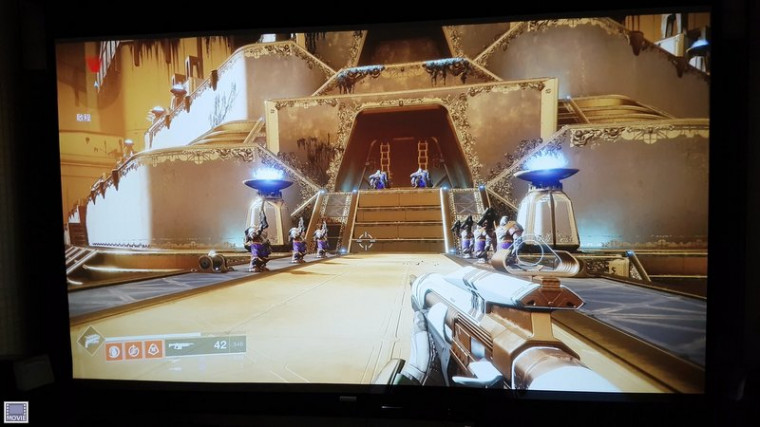Viewport: 760px width, 427px height.
Task: Select the triangle-shaped orange ability icon
Action: pos(152,349)
